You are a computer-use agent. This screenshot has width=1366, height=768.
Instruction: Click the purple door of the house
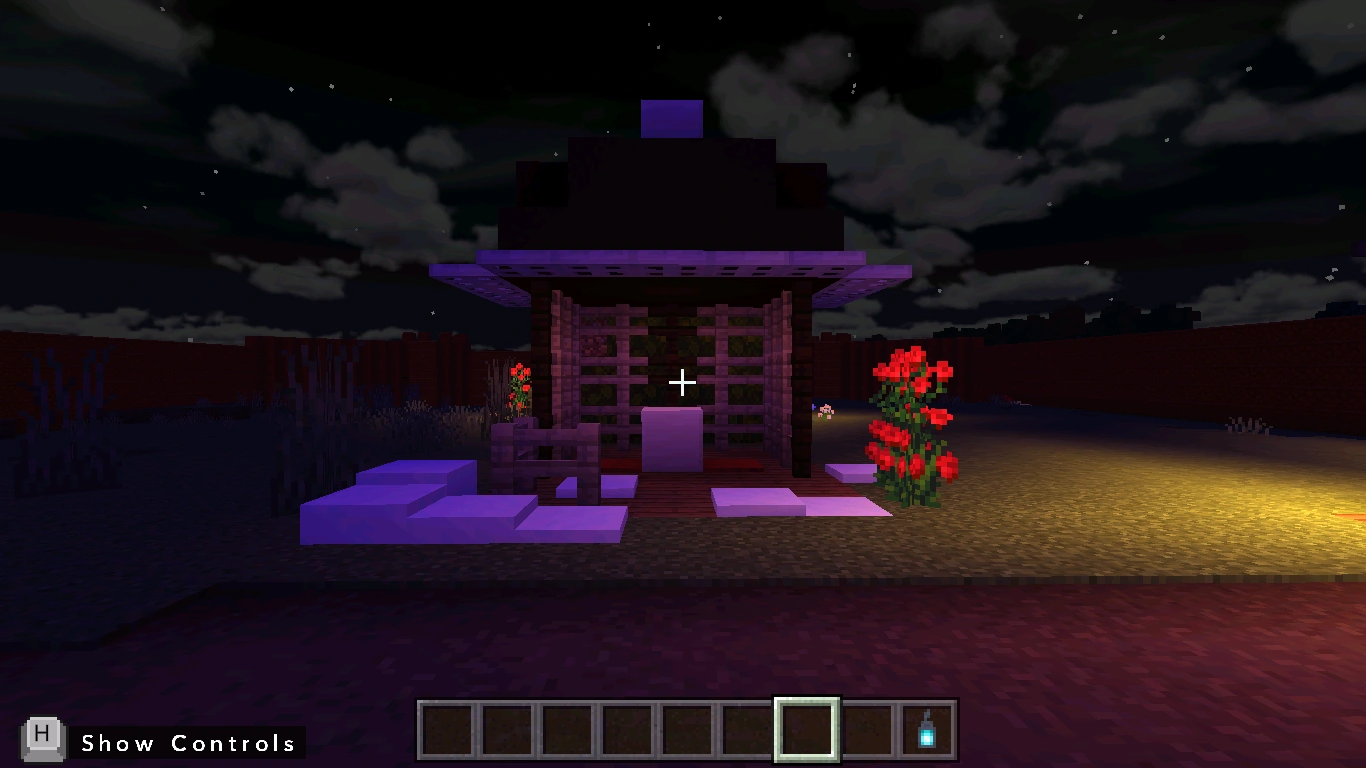click(672, 440)
